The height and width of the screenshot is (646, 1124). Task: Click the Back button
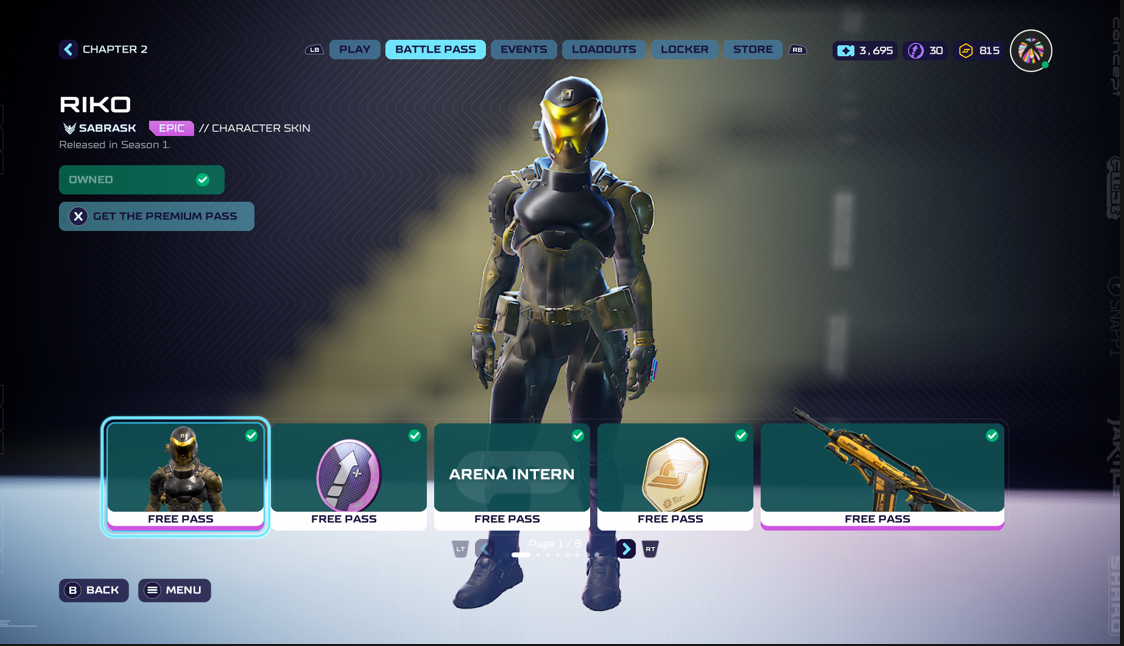click(93, 590)
